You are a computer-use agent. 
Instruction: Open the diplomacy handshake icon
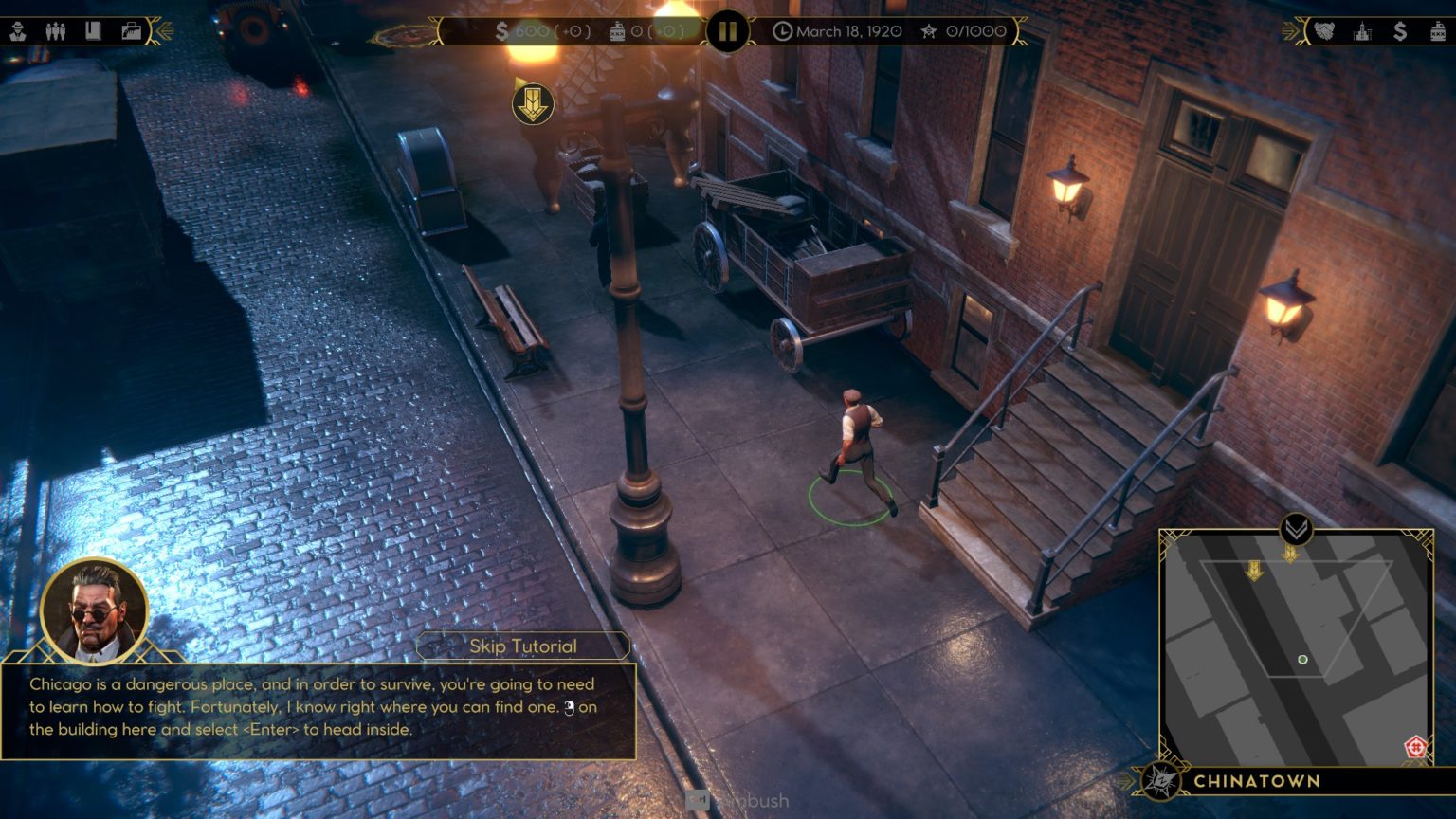1324,31
